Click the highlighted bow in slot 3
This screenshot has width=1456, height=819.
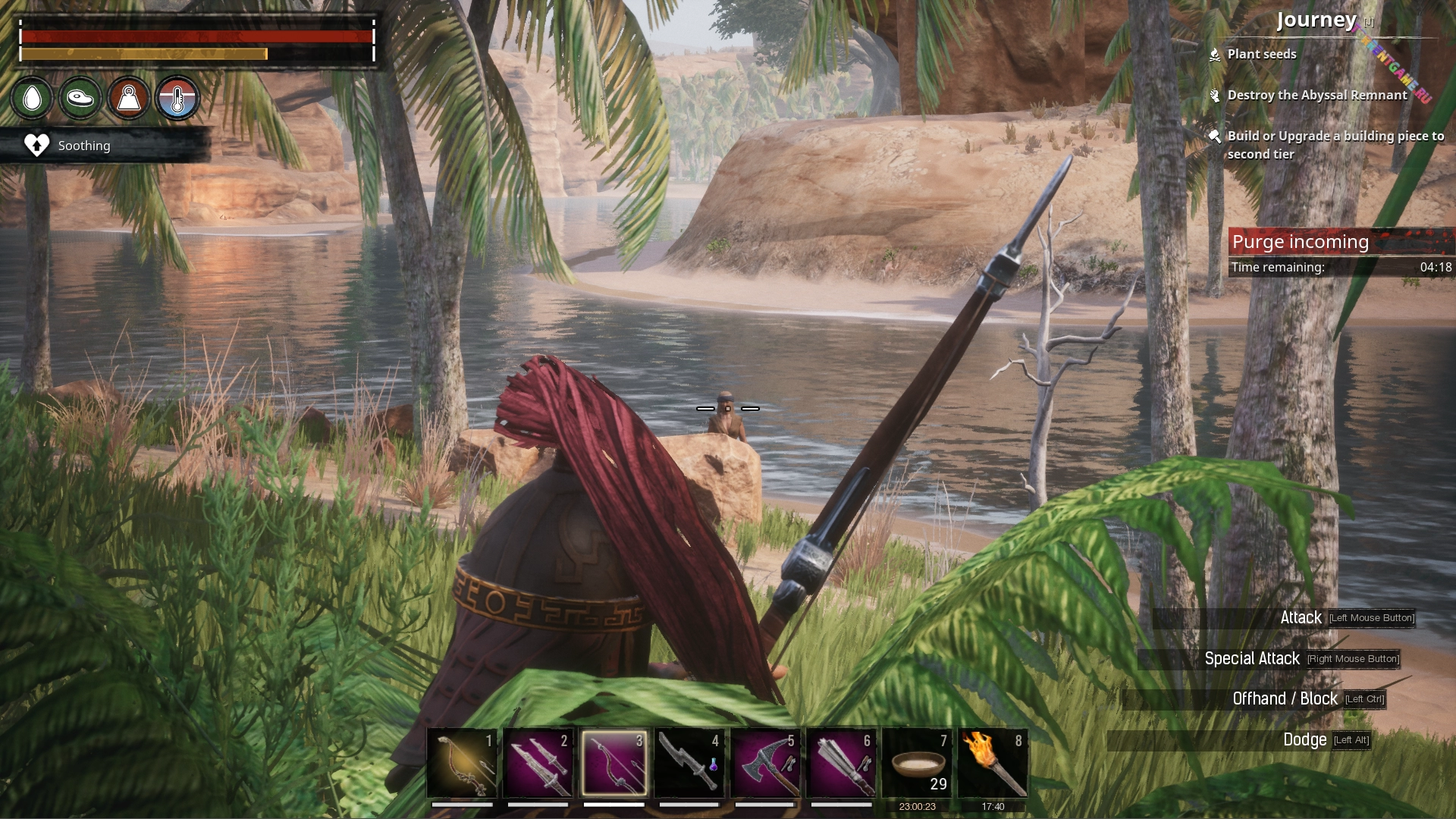[613, 762]
